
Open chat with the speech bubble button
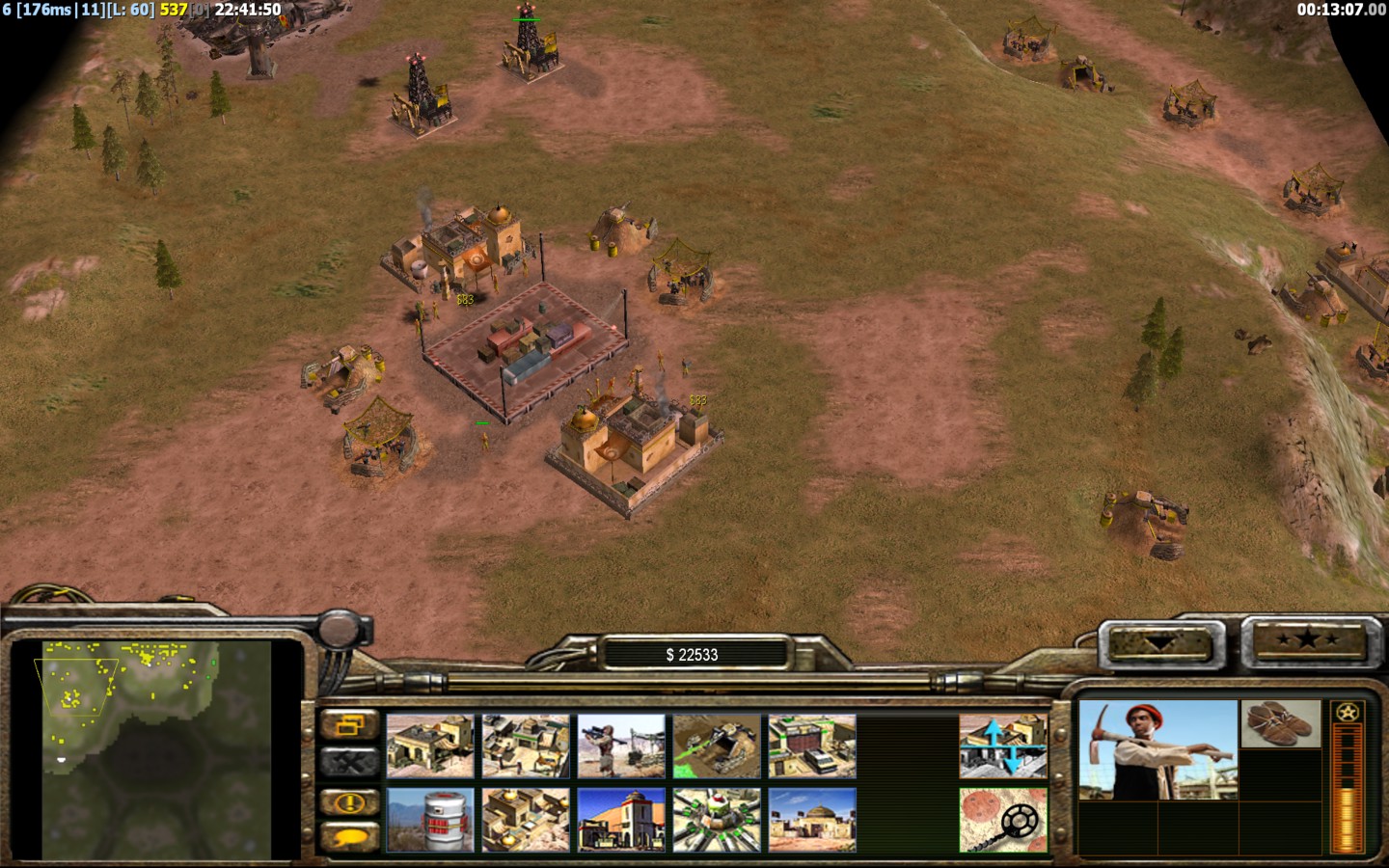pos(348,837)
